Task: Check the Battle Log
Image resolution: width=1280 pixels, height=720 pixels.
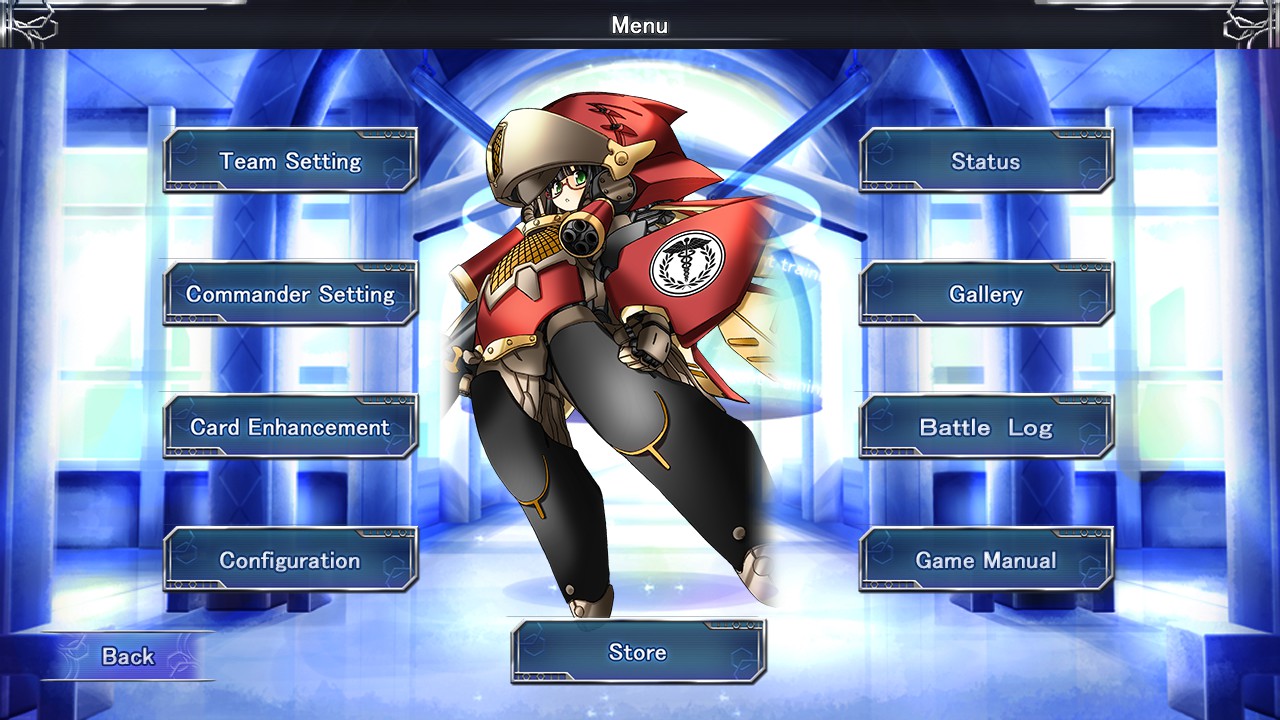Action: point(986,427)
